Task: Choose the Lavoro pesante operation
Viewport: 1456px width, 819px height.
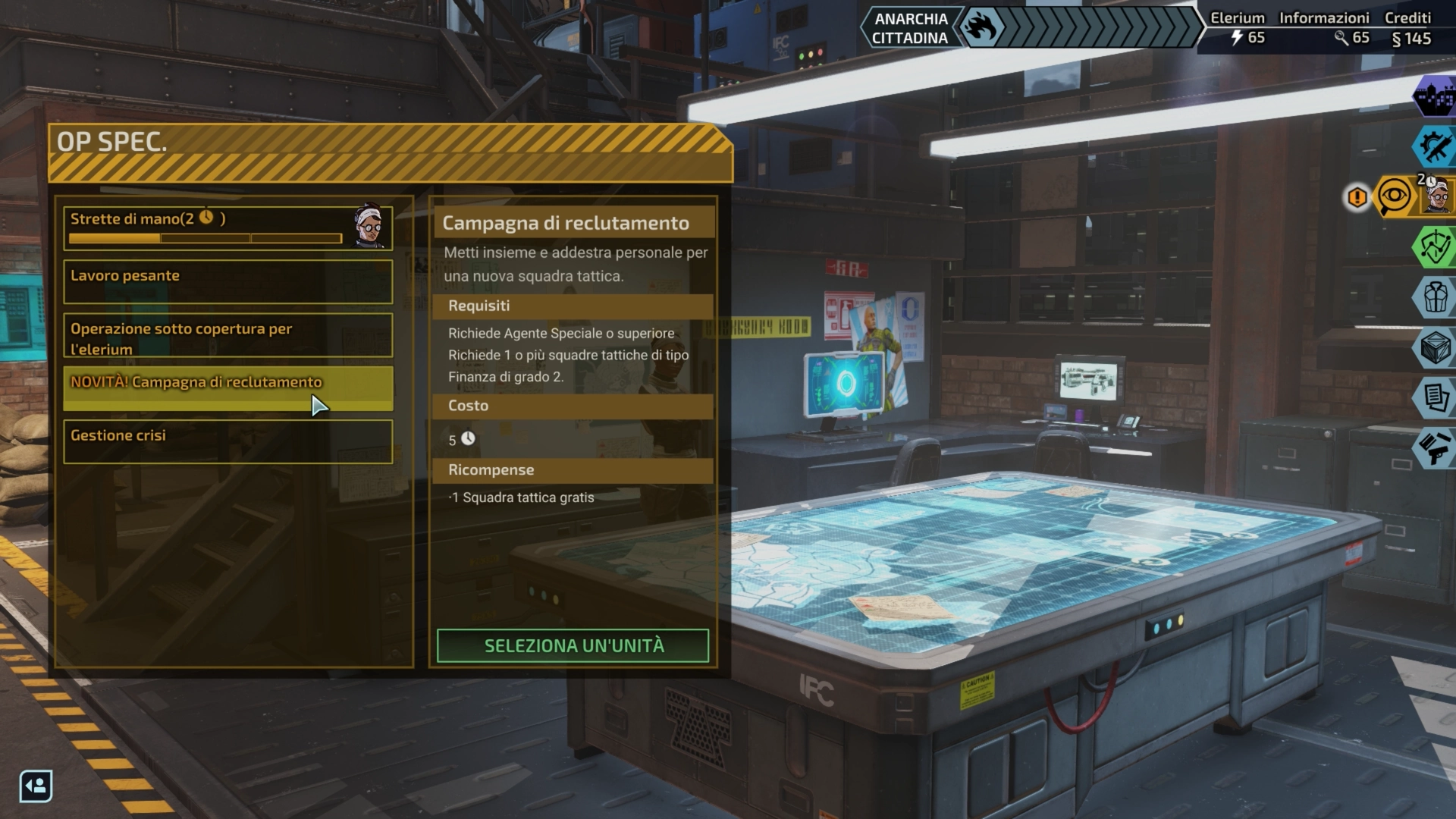Action: click(227, 281)
